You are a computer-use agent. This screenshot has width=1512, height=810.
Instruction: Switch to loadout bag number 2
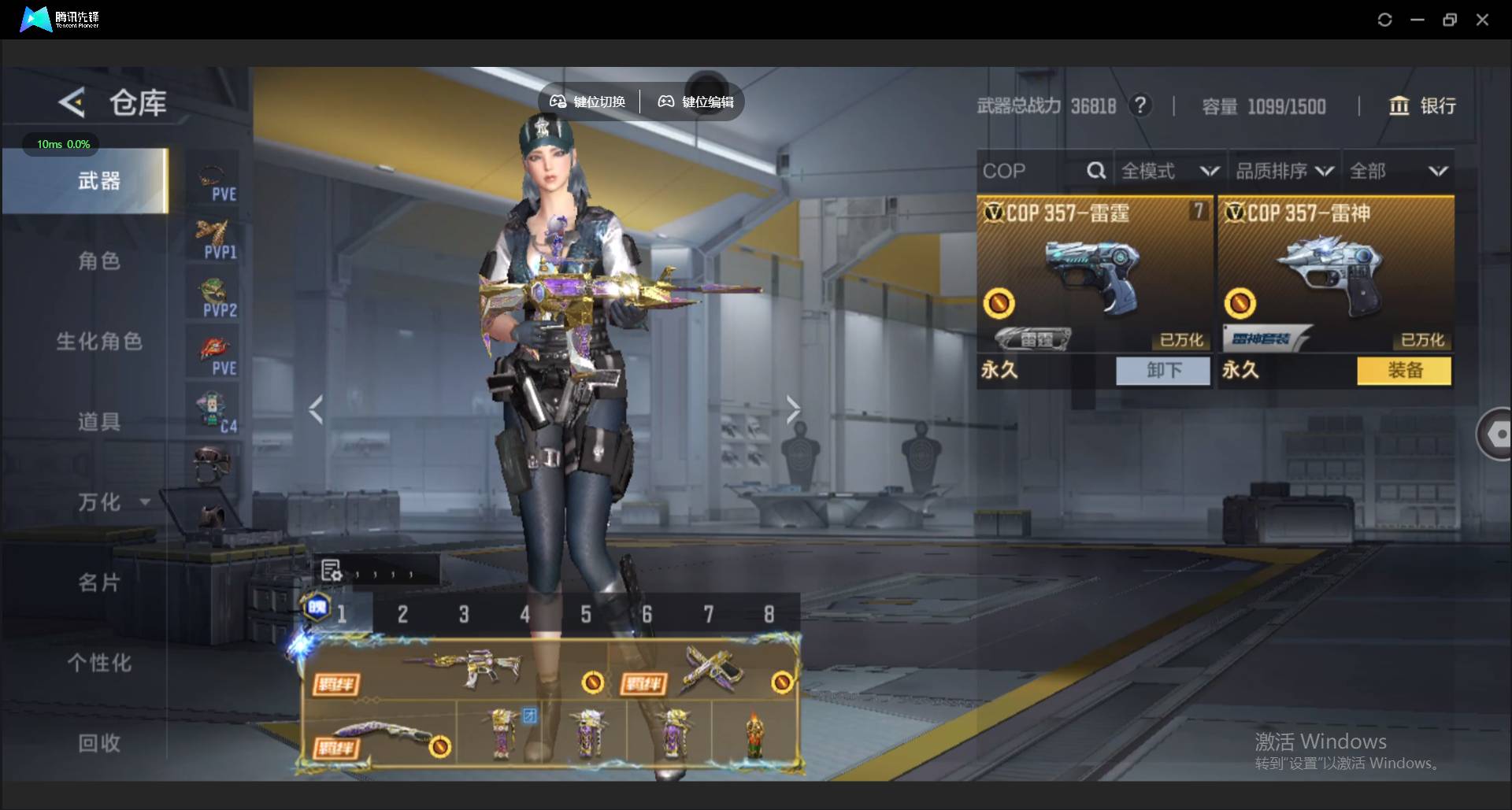tap(402, 614)
